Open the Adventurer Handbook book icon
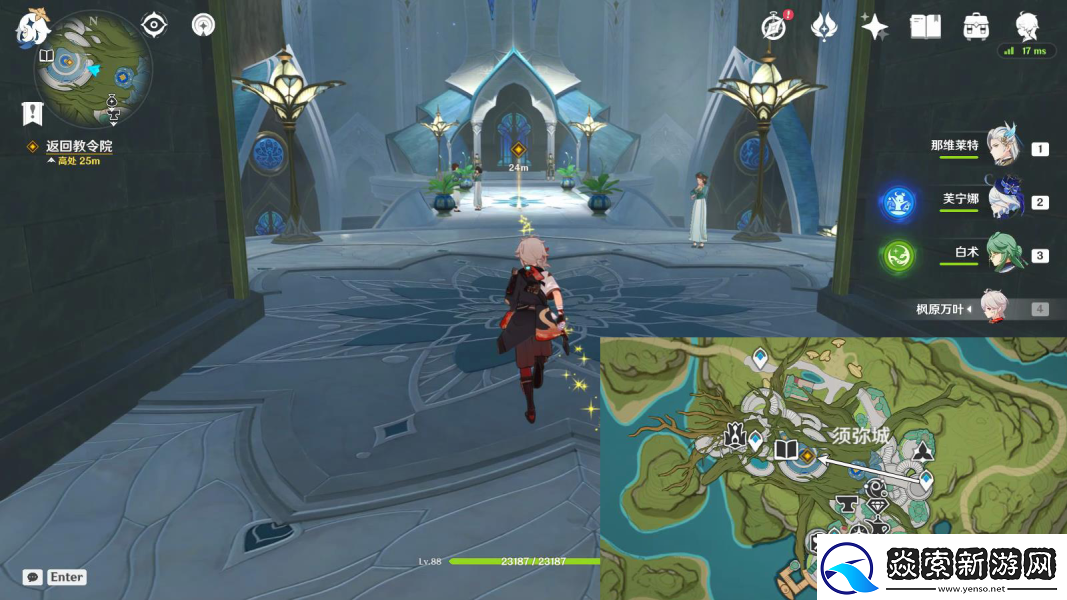This screenshot has width=1067, height=600. 925,27
